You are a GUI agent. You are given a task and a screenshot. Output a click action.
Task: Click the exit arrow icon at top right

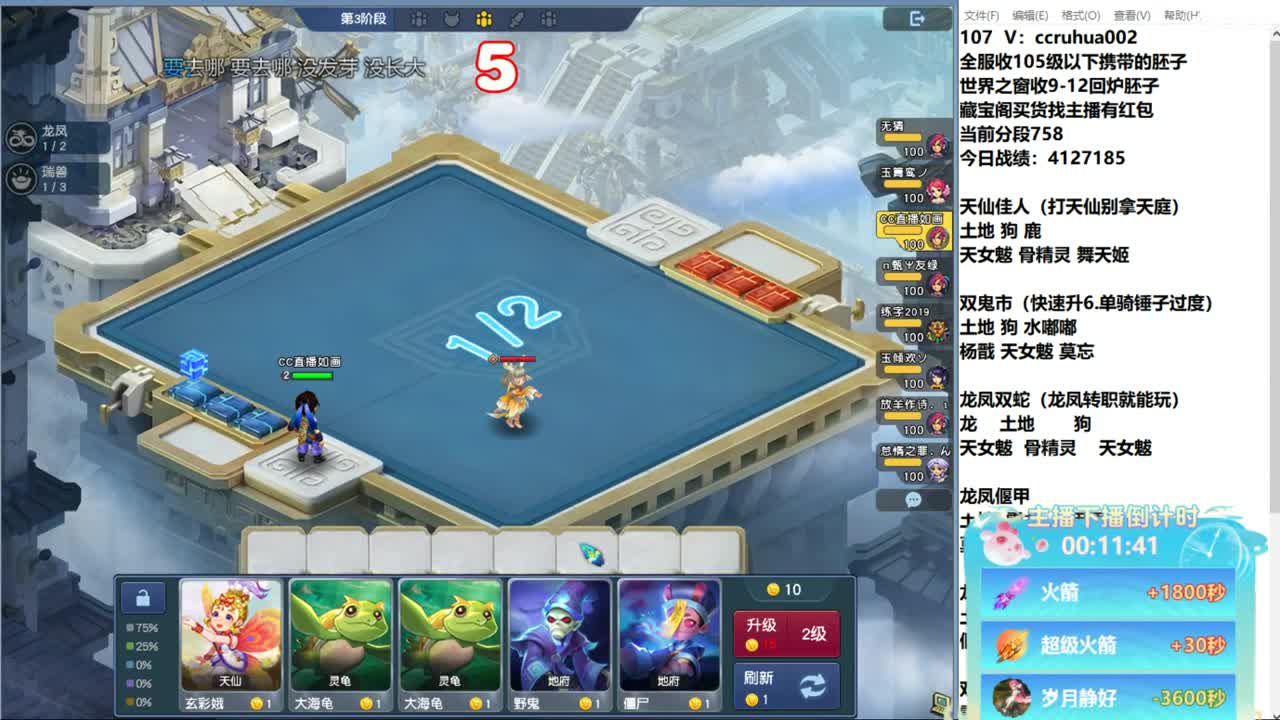click(918, 18)
